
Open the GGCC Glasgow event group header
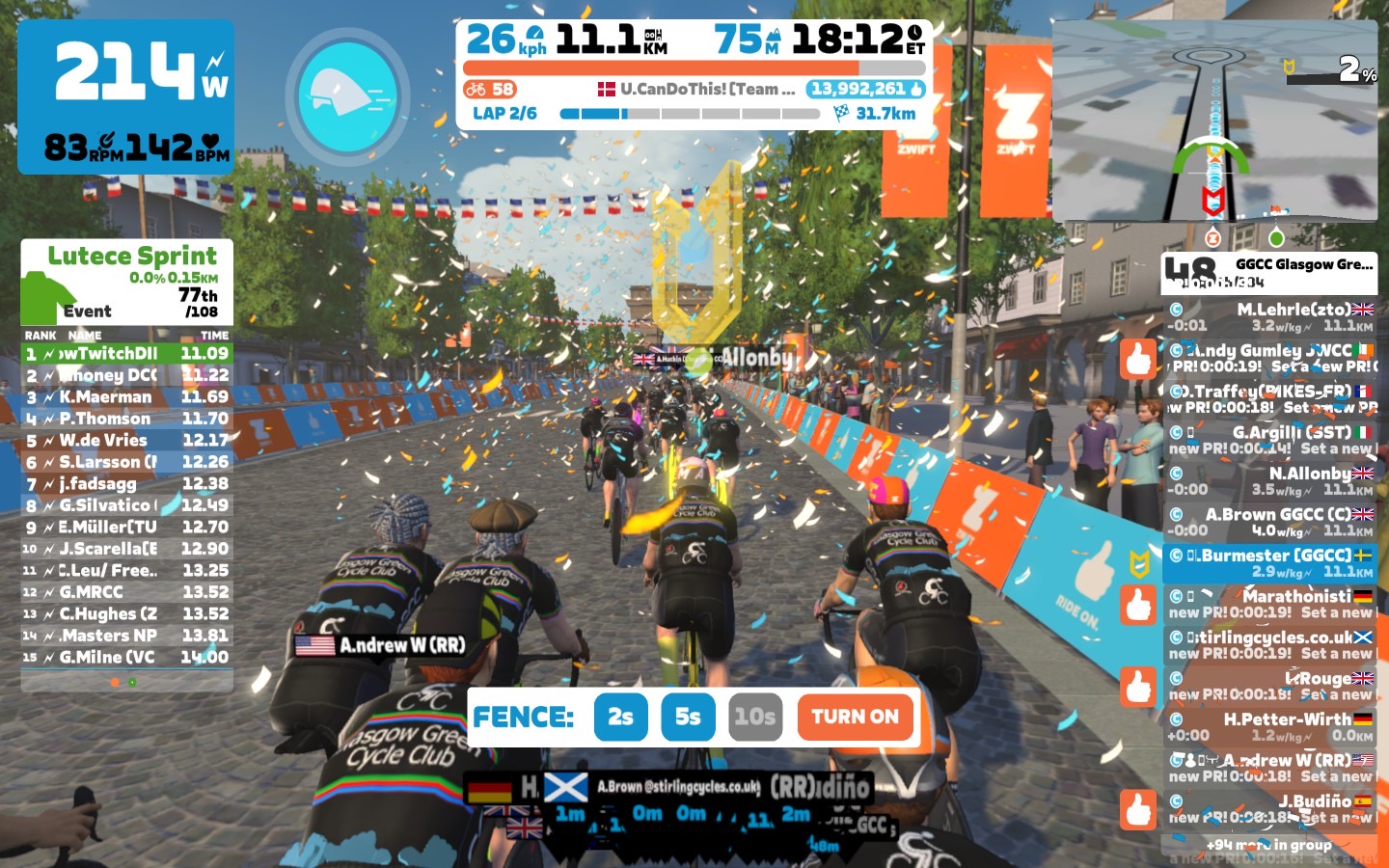(1269, 273)
